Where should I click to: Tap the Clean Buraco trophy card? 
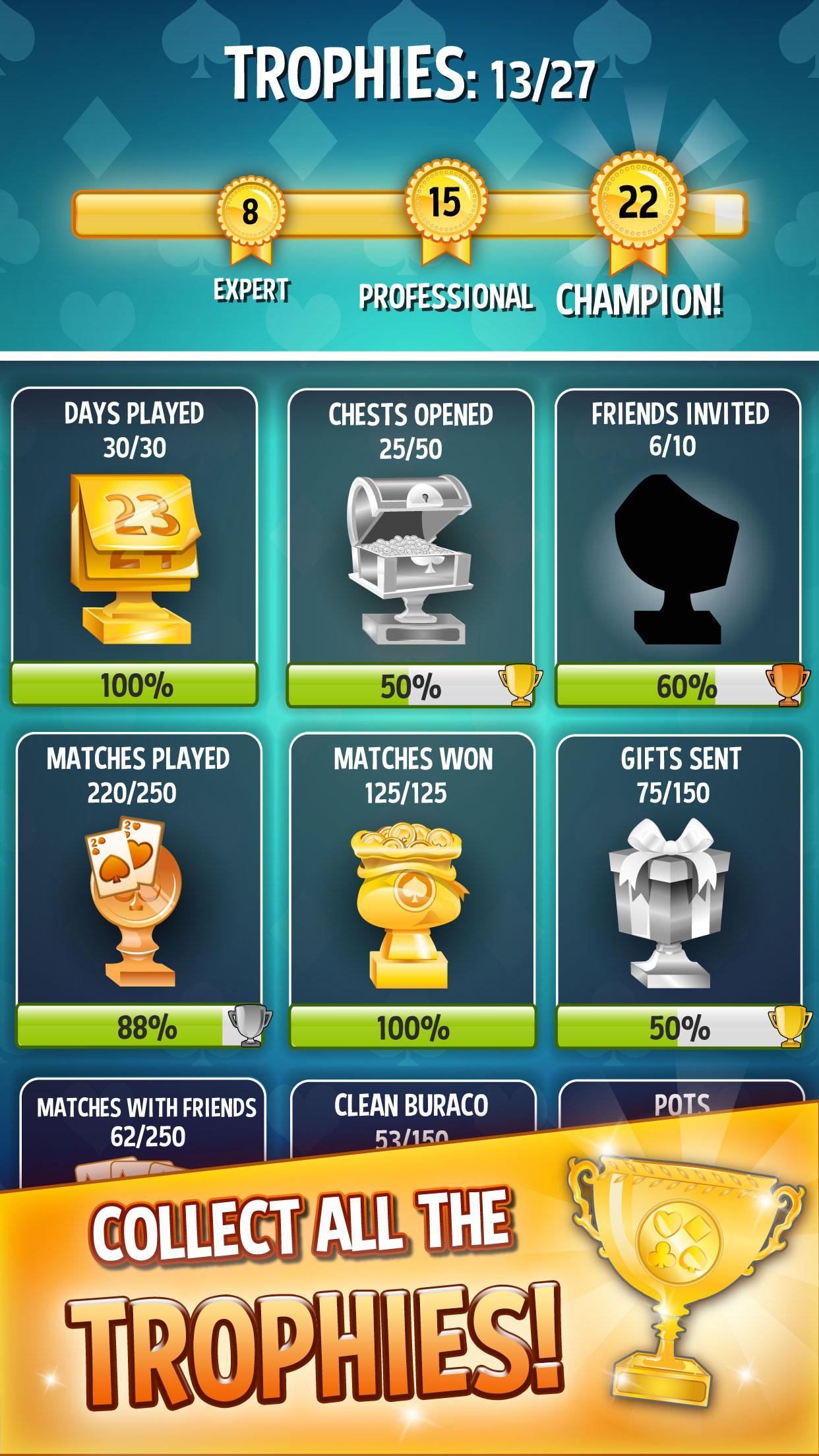click(412, 1114)
